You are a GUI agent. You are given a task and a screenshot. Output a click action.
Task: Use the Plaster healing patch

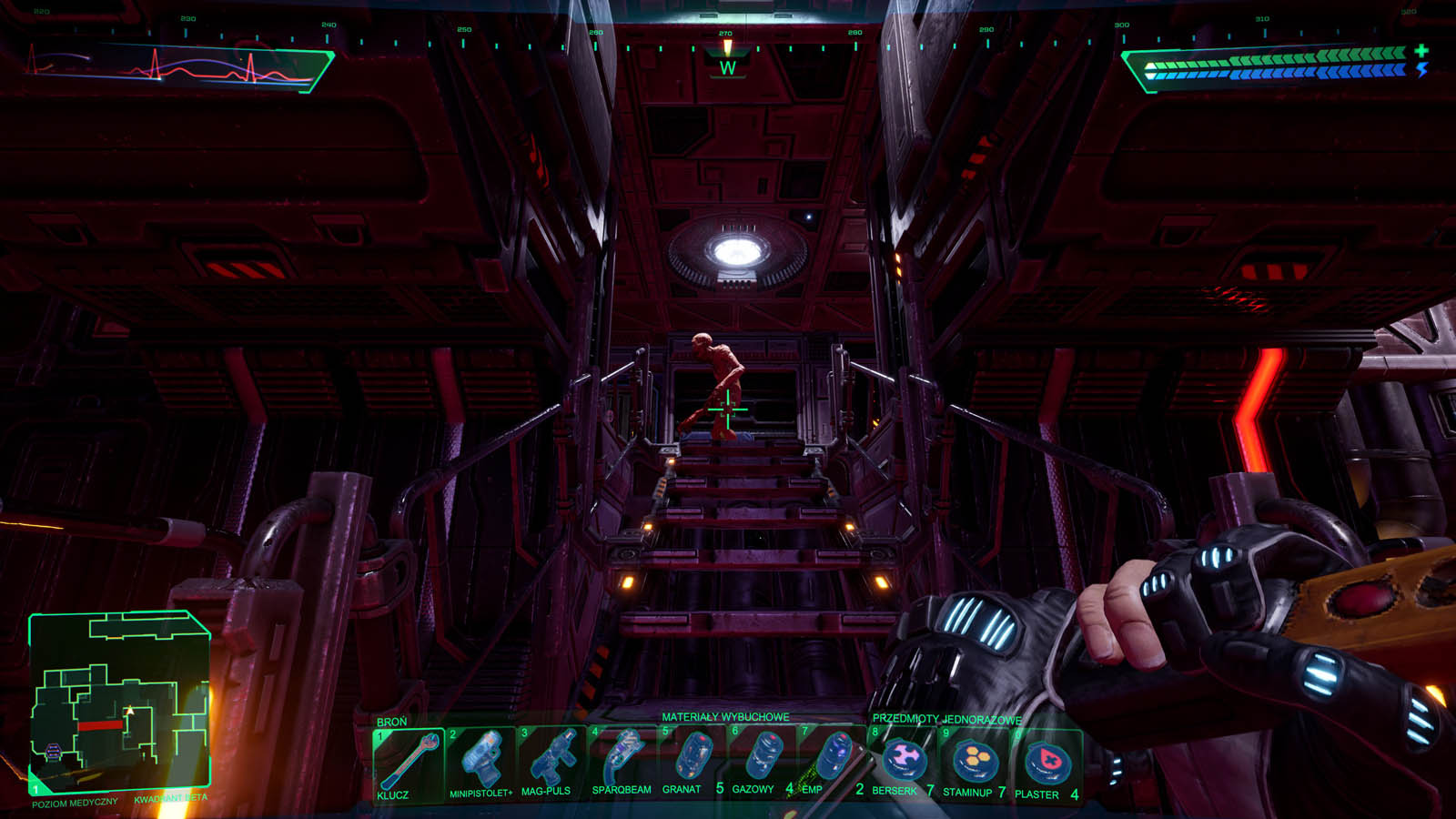pyautogui.click(x=1045, y=761)
